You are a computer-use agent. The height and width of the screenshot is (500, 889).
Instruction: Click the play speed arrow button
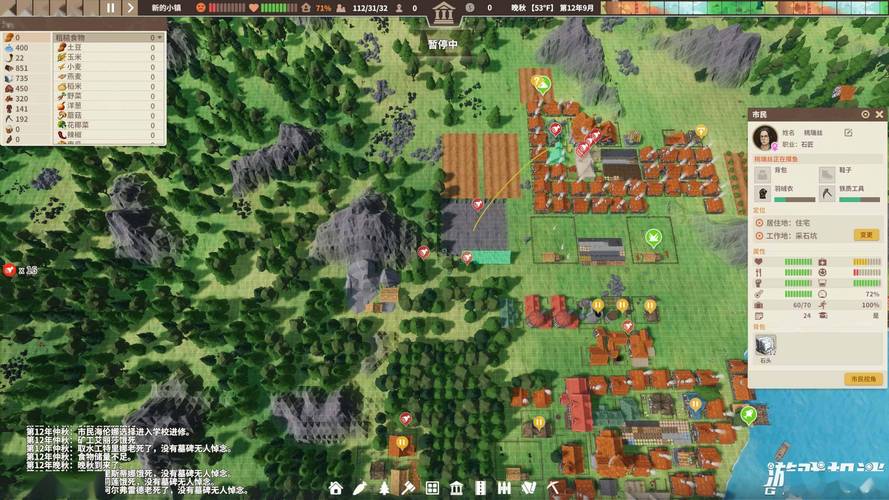click(x=131, y=7)
